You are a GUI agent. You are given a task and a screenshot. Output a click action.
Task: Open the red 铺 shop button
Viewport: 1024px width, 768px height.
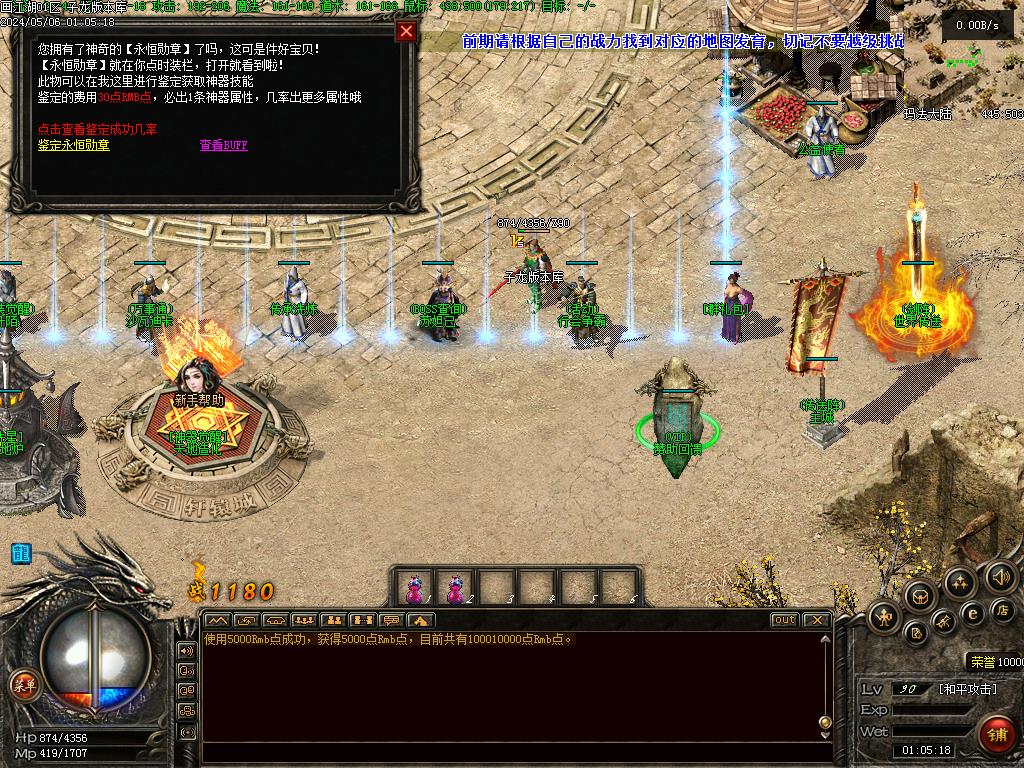(x=996, y=735)
